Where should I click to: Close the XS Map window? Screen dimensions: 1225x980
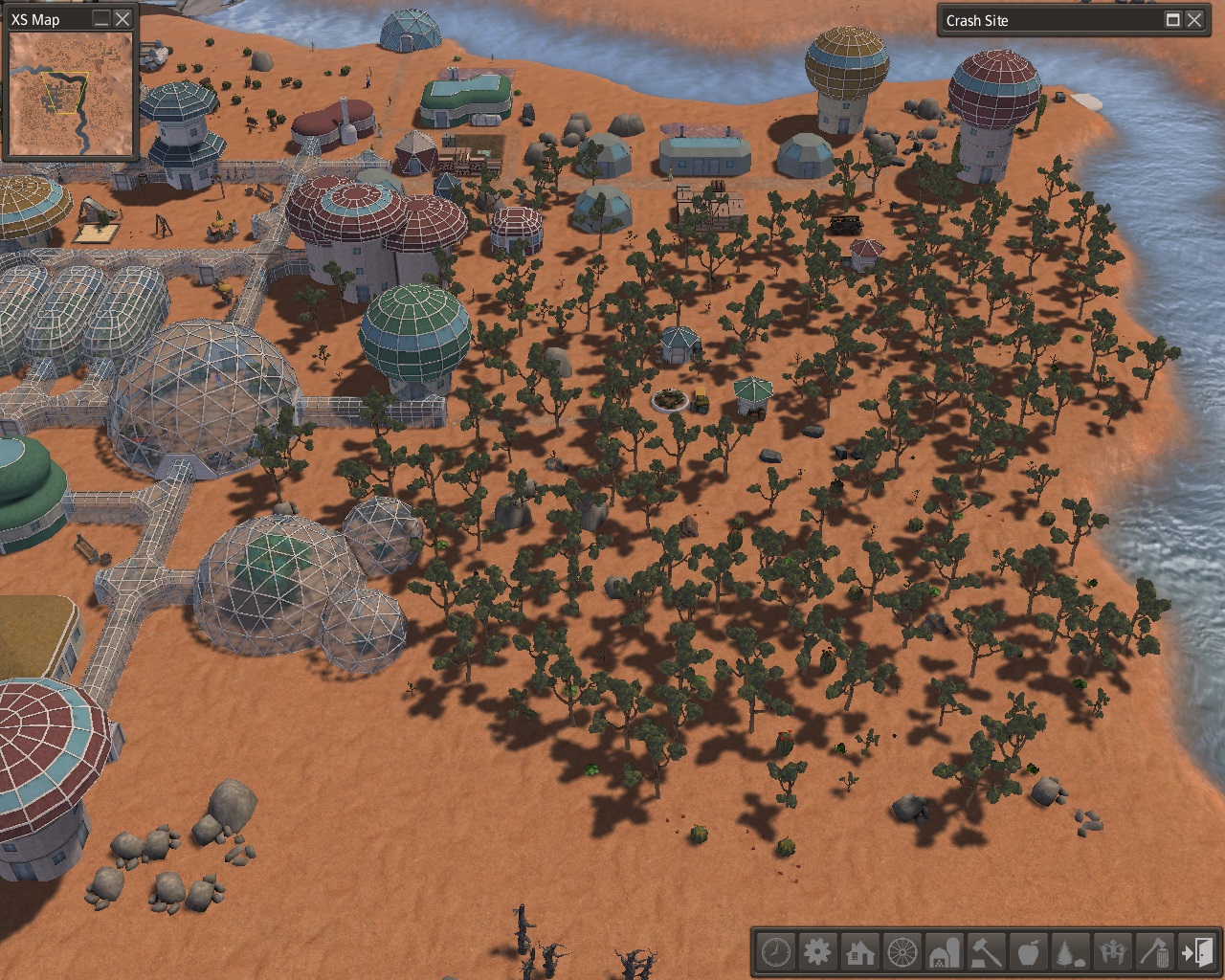[122, 19]
